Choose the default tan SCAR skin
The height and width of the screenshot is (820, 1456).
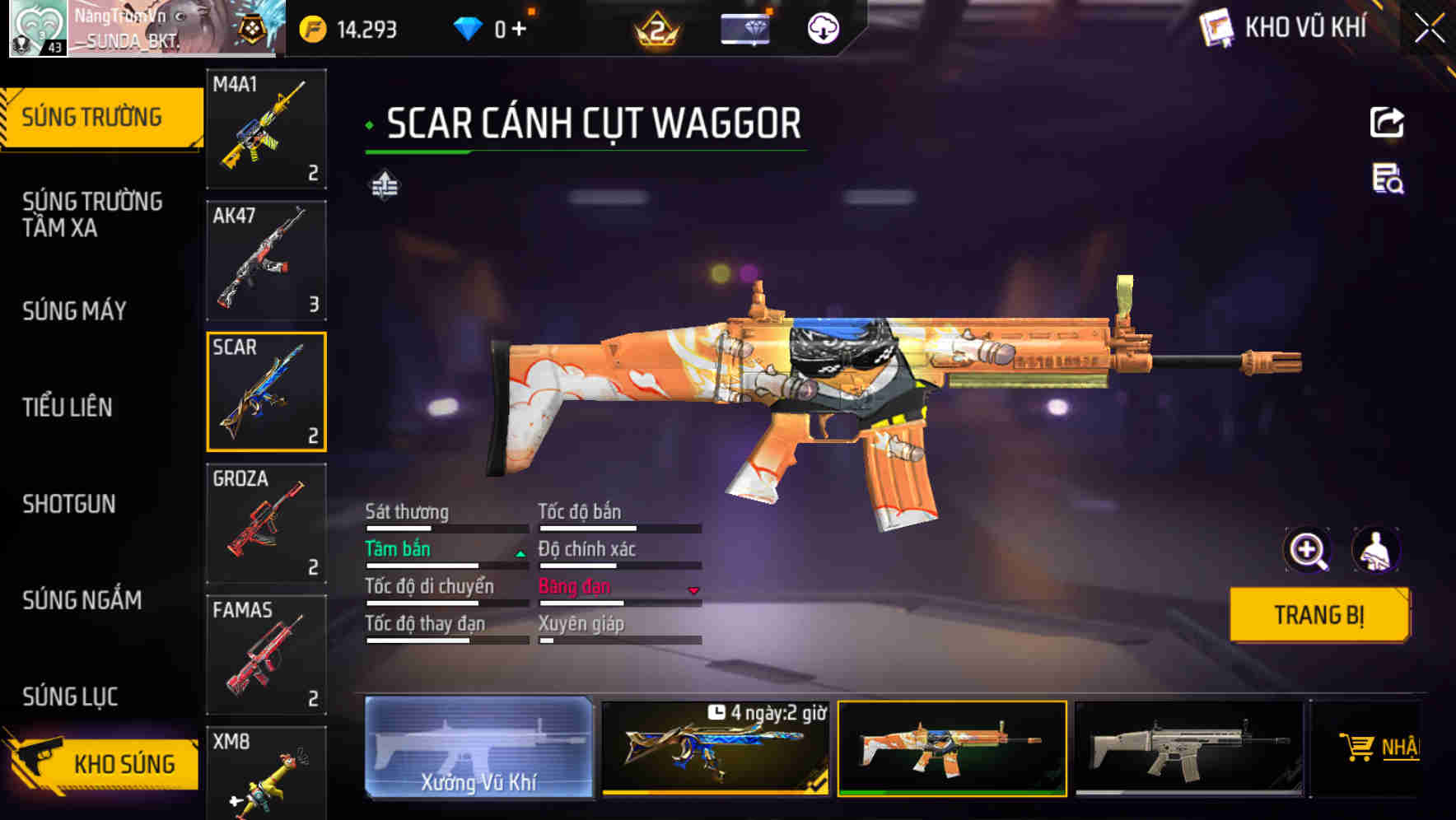click(1189, 748)
